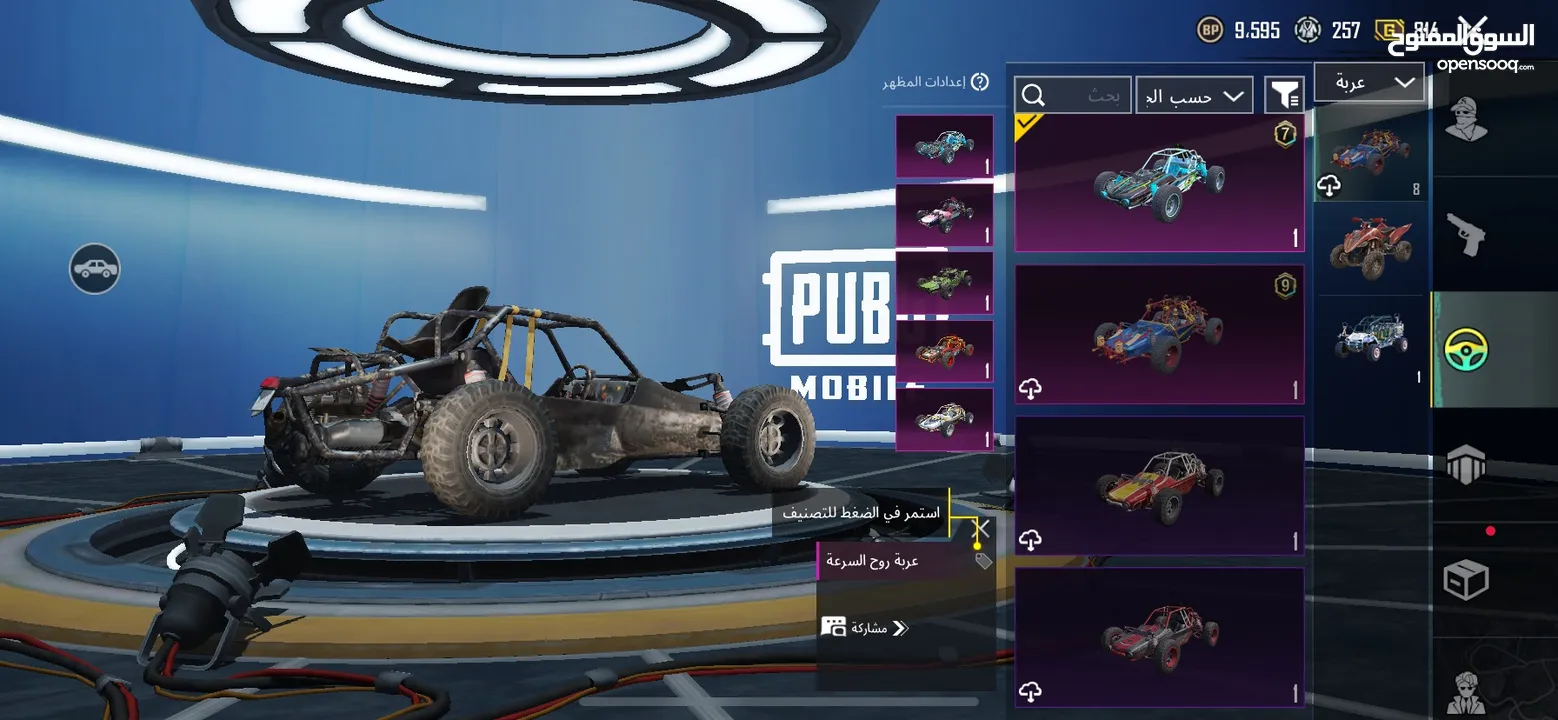The width and height of the screenshot is (1558, 720).
Task: Open the crate box inventory tab
Action: 1466,580
